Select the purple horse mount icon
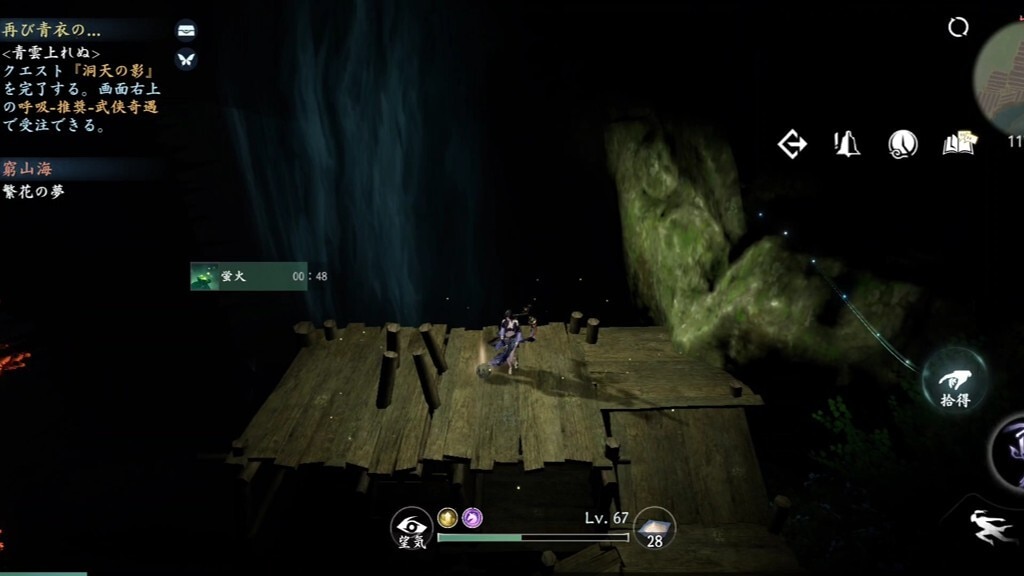The height and width of the screenshot is (576, 1024). (x=472, y=518)
